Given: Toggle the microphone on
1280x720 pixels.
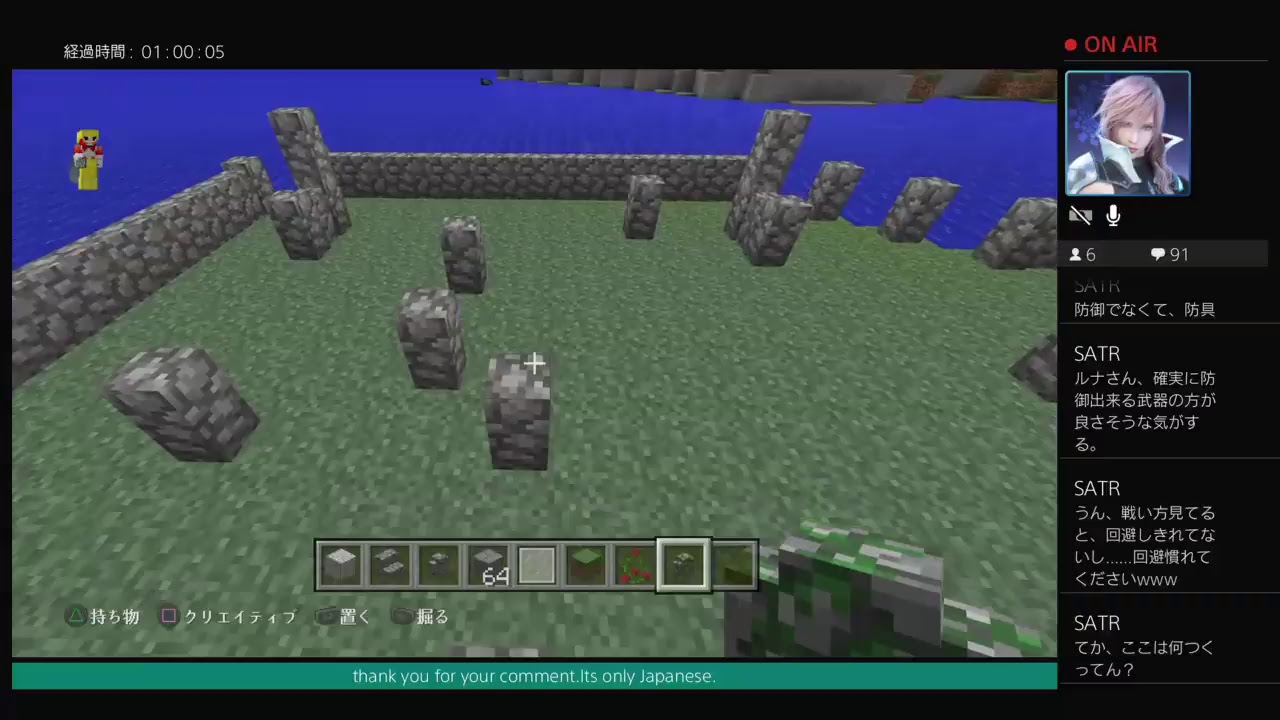Looking at the screenshot, I should coord(1112,215).
